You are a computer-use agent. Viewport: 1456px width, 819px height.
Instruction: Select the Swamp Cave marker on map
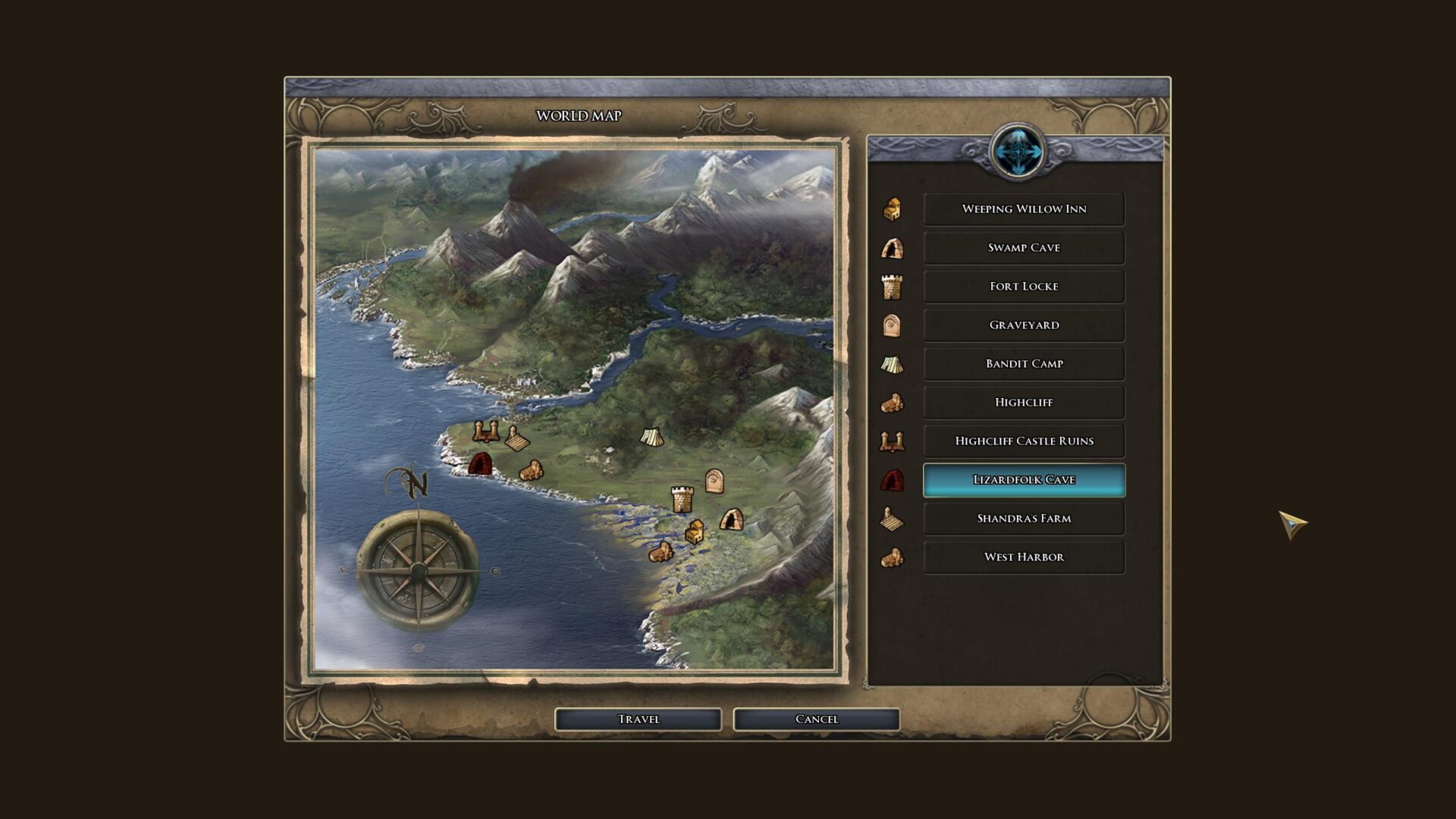(730, 519)
